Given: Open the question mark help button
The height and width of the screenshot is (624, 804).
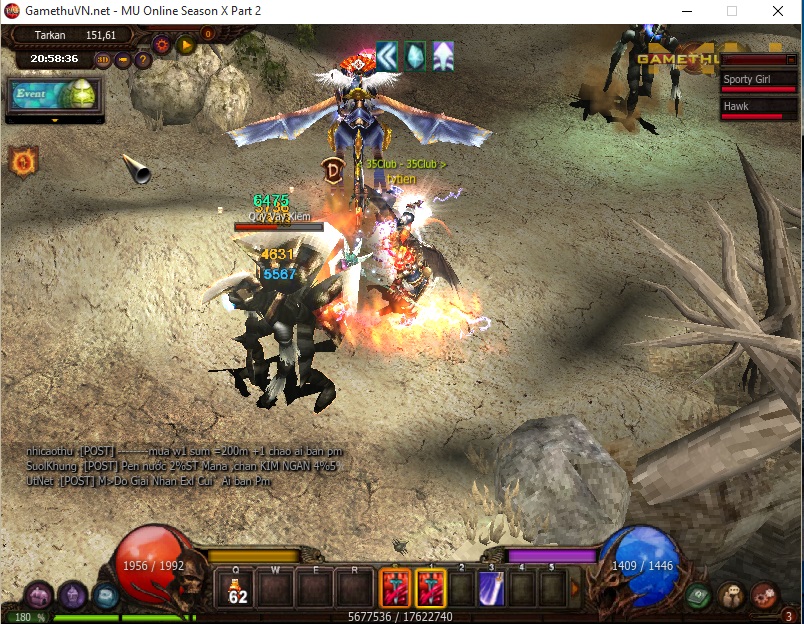Looking at the screenshot, I should 143,59.
